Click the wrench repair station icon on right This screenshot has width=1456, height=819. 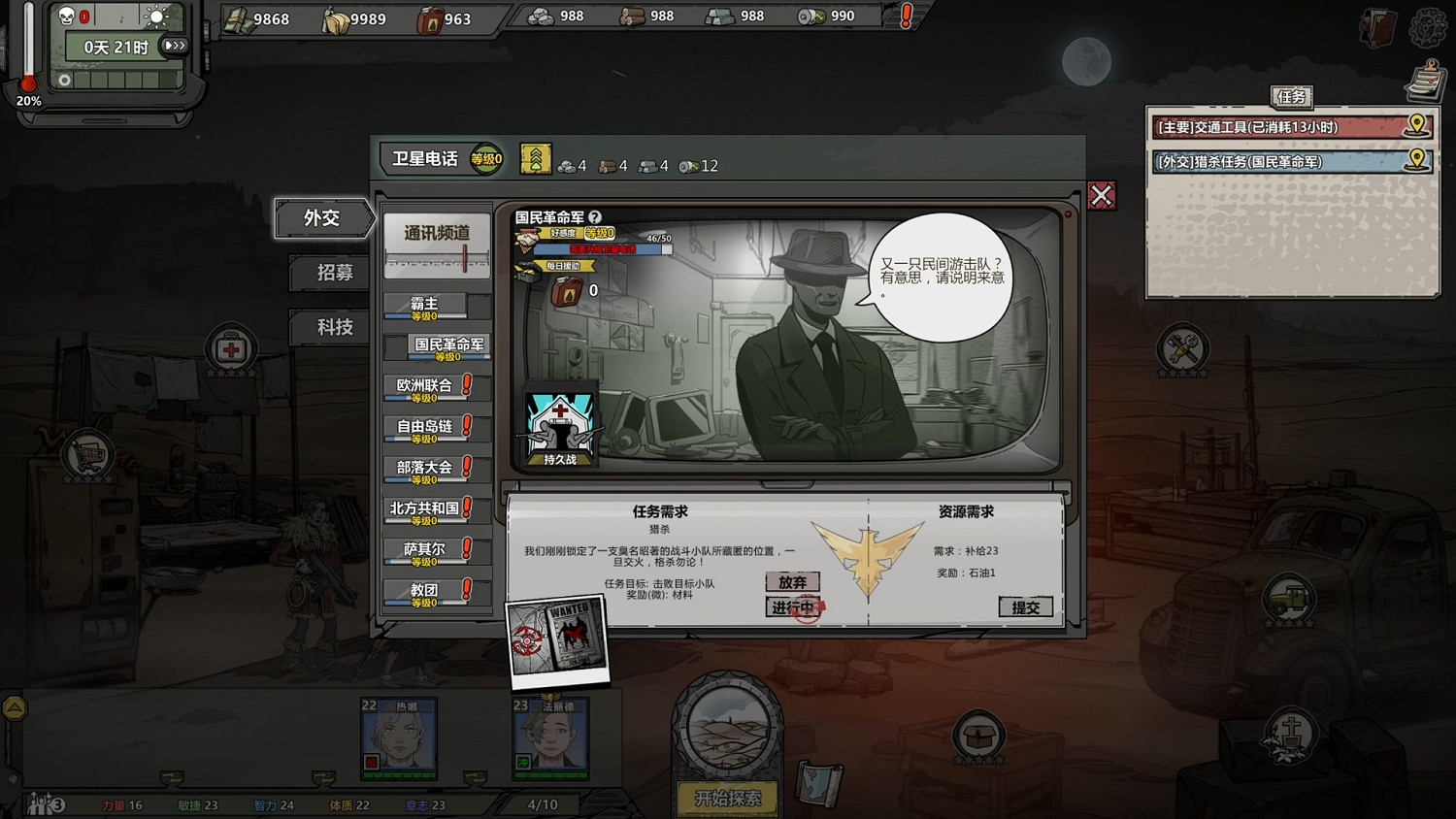coord(1180,346)
